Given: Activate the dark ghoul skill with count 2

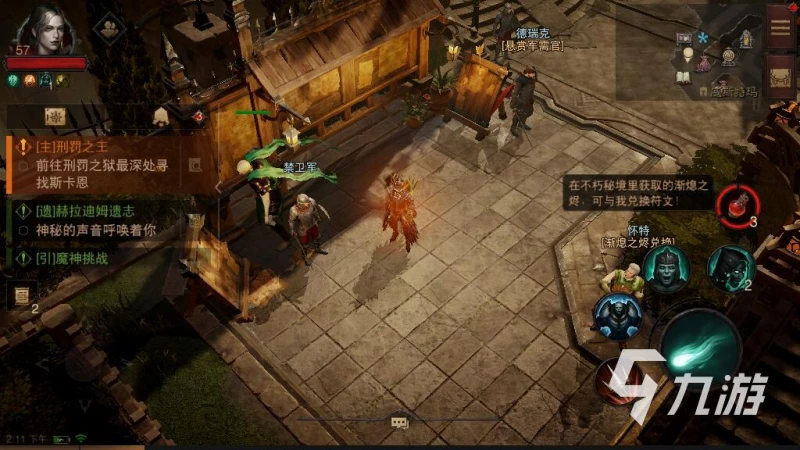Looking at the screenshot, I should tap(731, 266).
